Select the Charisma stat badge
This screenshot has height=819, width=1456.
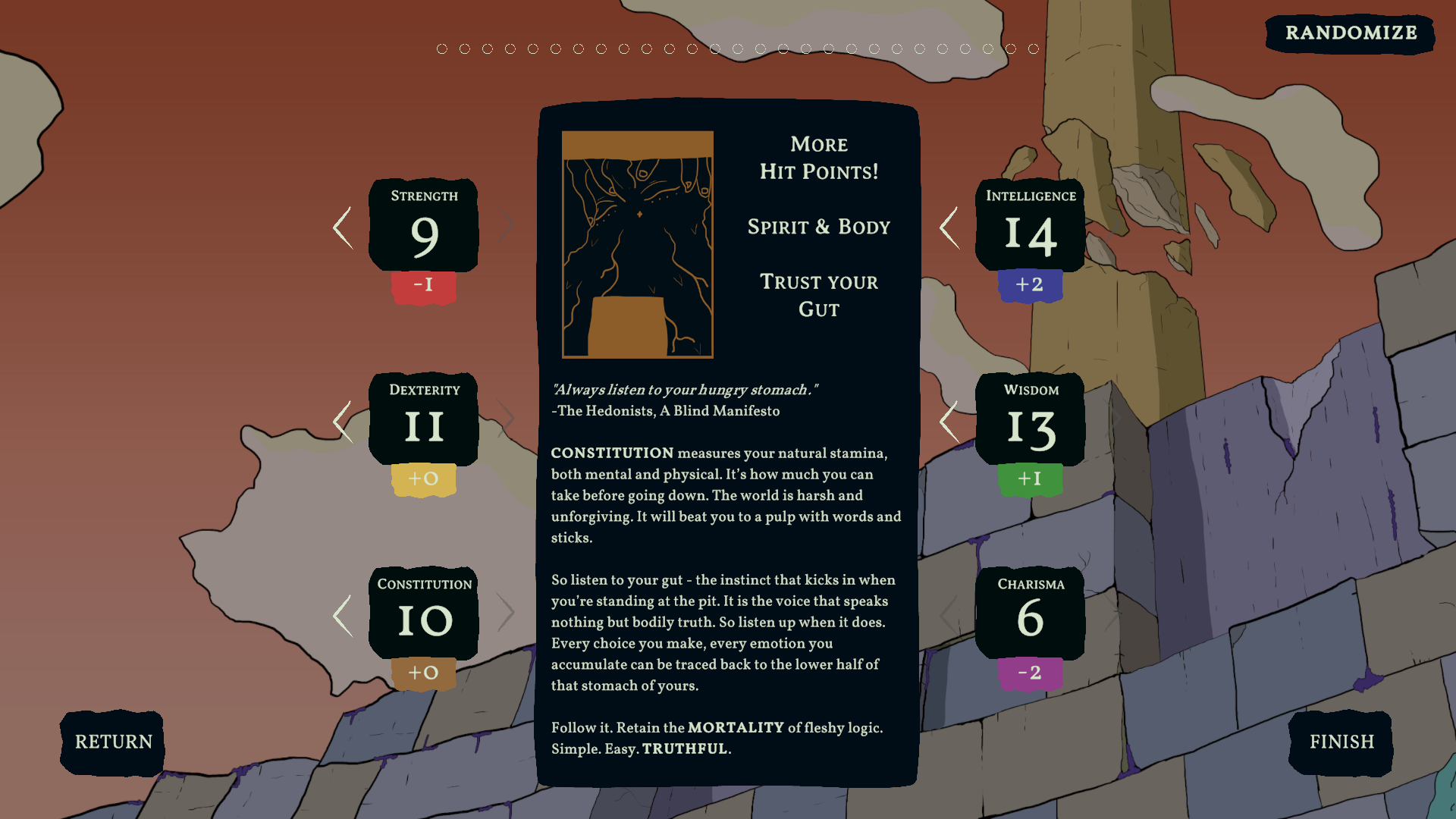(1030, 614)
